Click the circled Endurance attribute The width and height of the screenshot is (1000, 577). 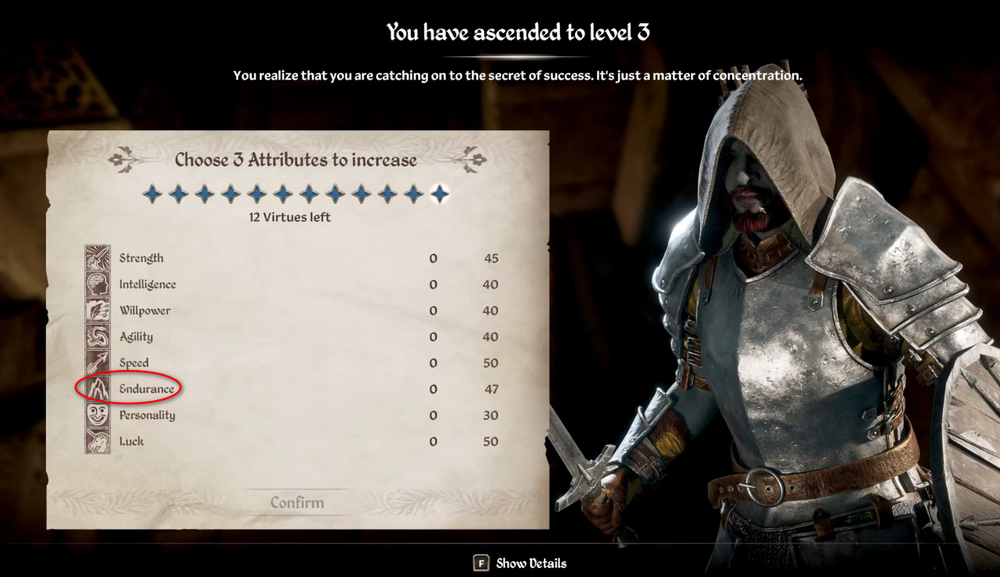click(146, 389)
